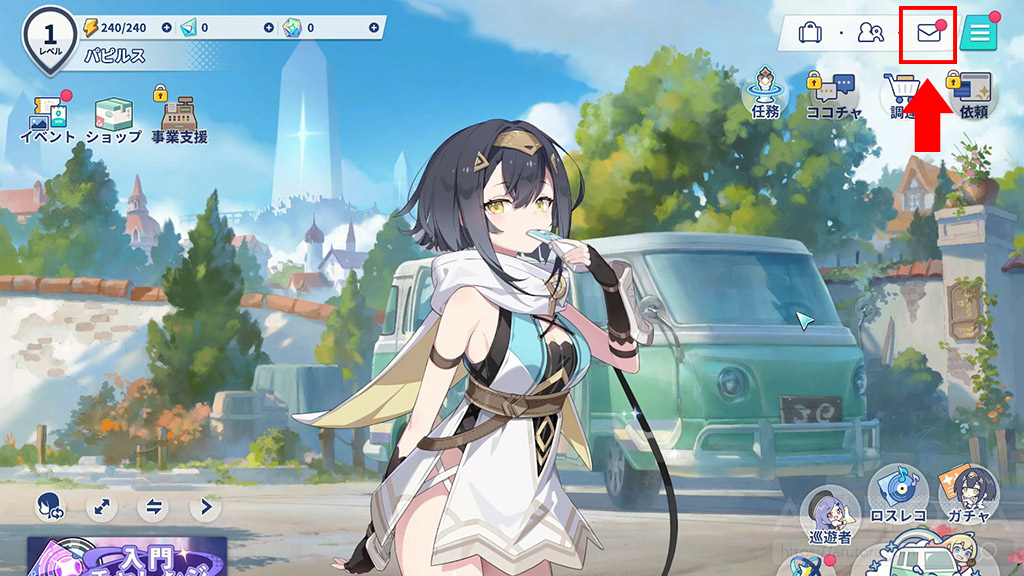The width and height of the screenshot is (1024, 576).
Task: Open the ロスレコ disc menu
Action: 898,492
